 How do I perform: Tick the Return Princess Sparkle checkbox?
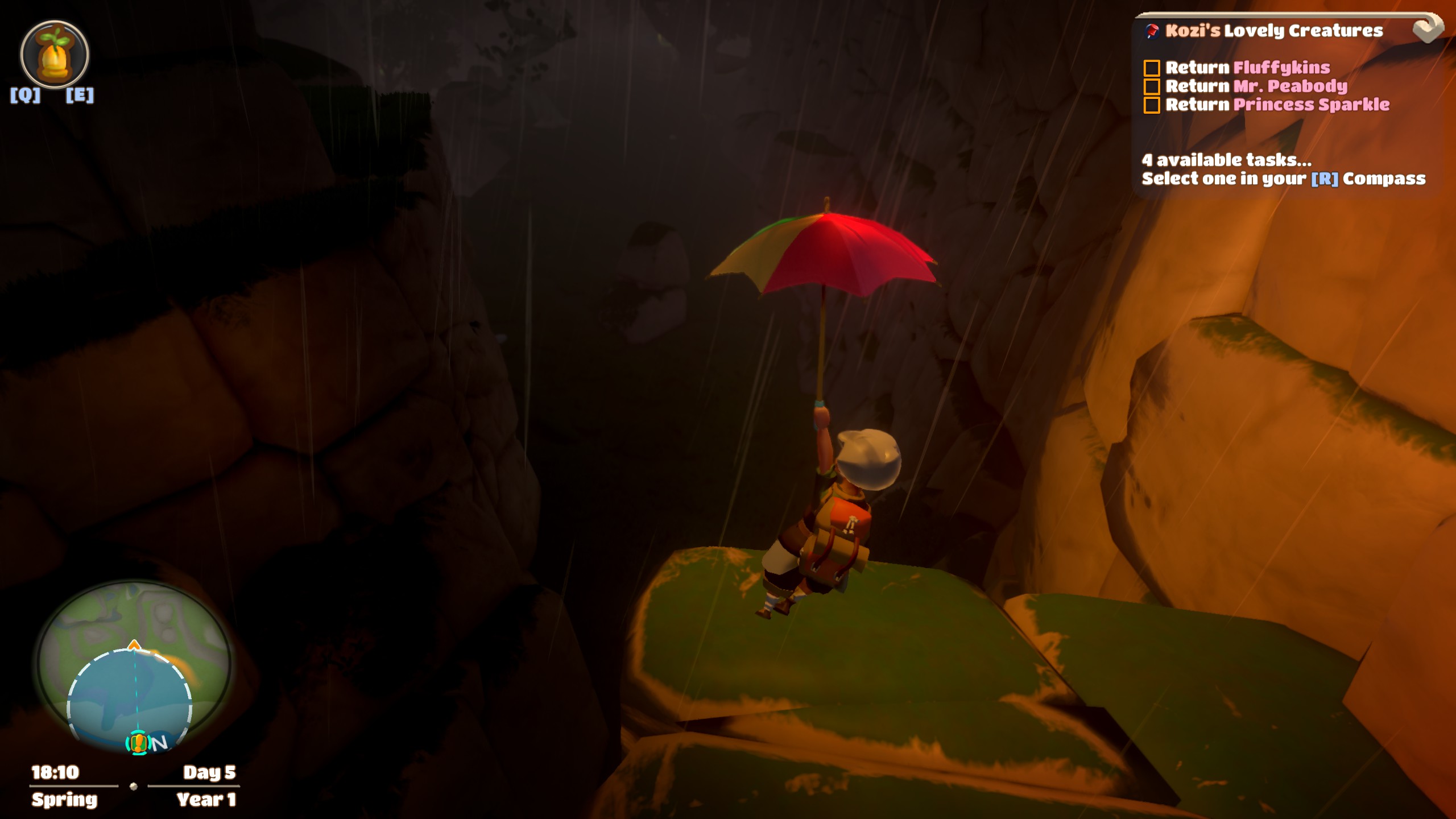(x=1152, y=105)
